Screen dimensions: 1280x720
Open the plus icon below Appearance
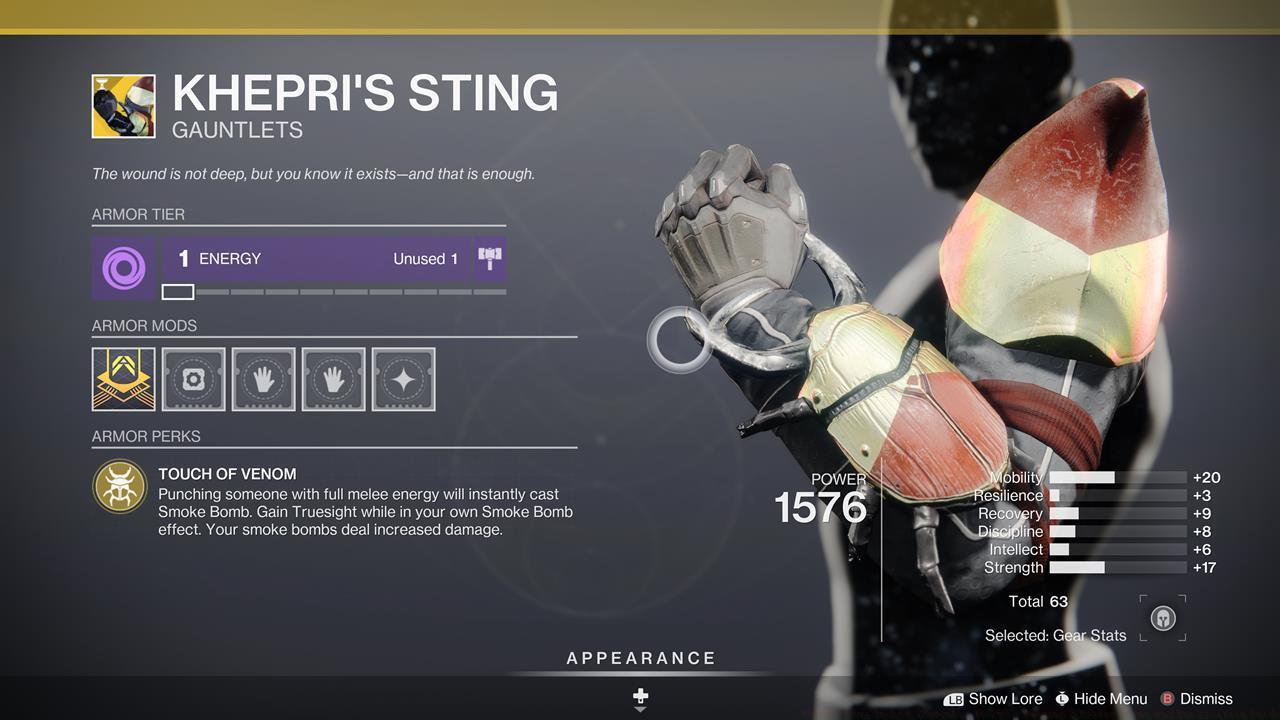point(640,696)
